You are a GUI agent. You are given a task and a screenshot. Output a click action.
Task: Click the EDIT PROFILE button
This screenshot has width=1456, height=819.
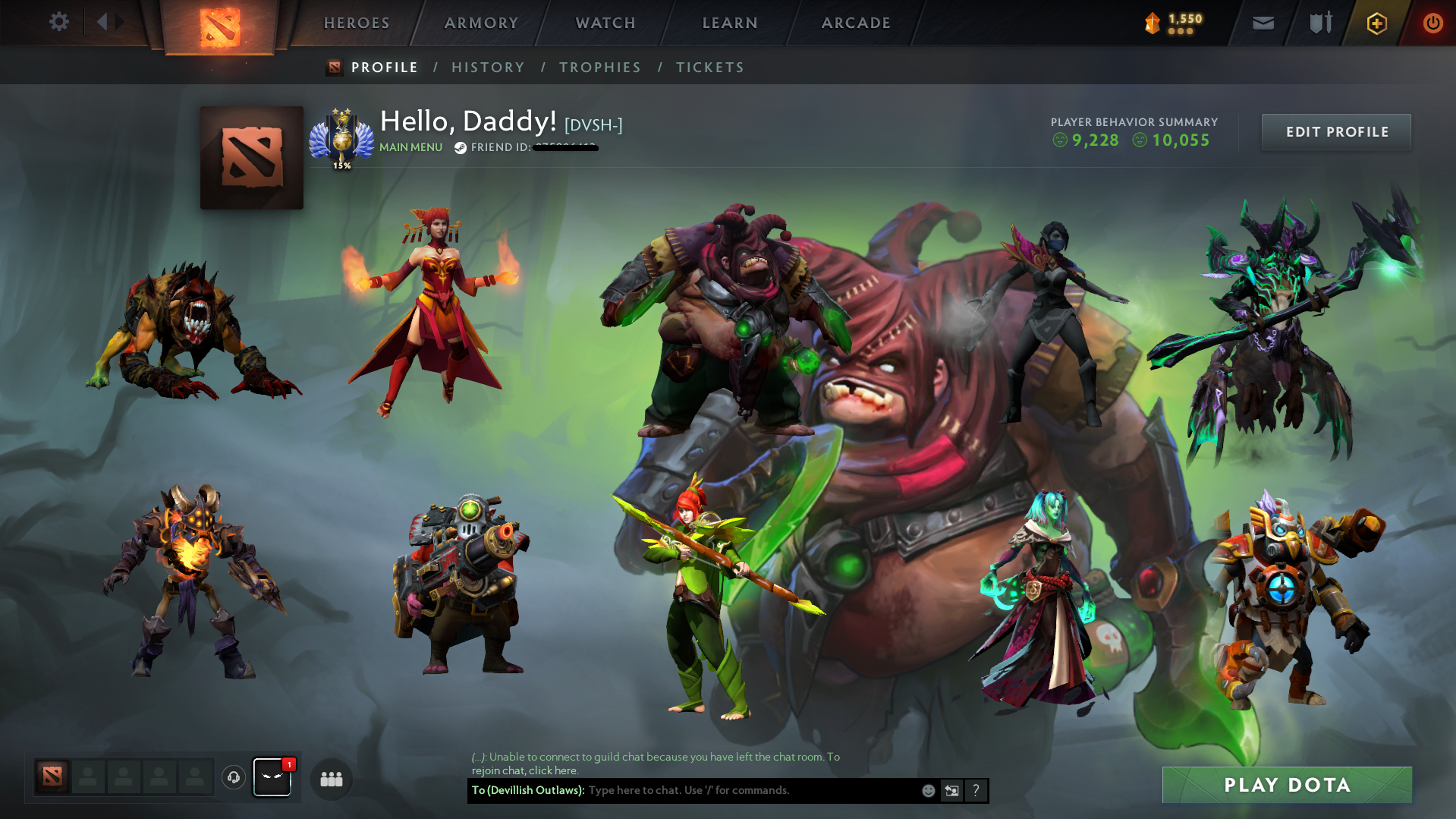(x=1336, y=131)
